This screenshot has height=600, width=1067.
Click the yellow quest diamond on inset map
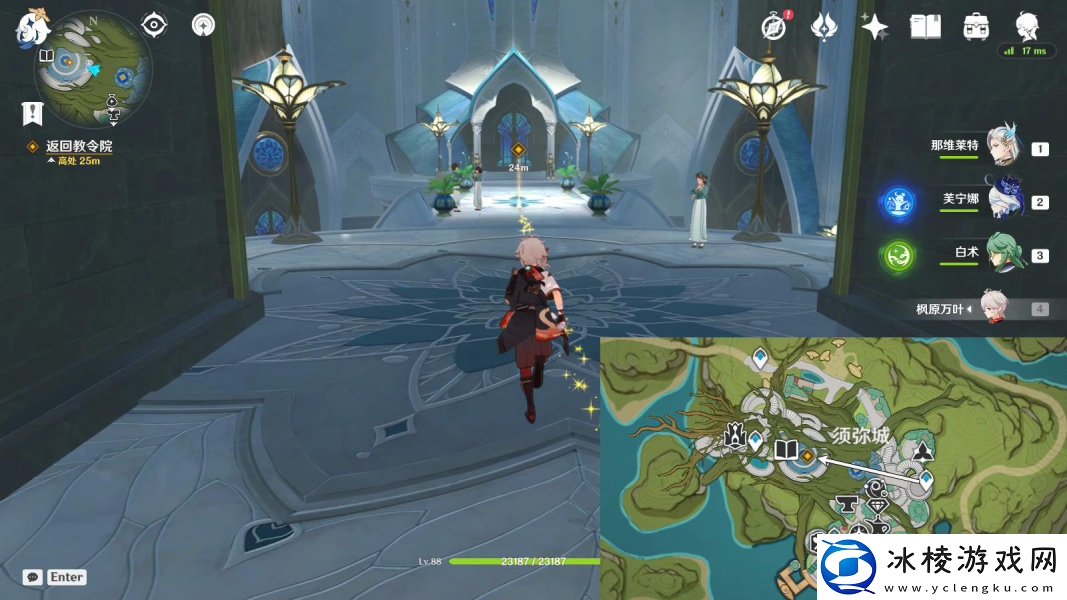click(x=807, y=456)
